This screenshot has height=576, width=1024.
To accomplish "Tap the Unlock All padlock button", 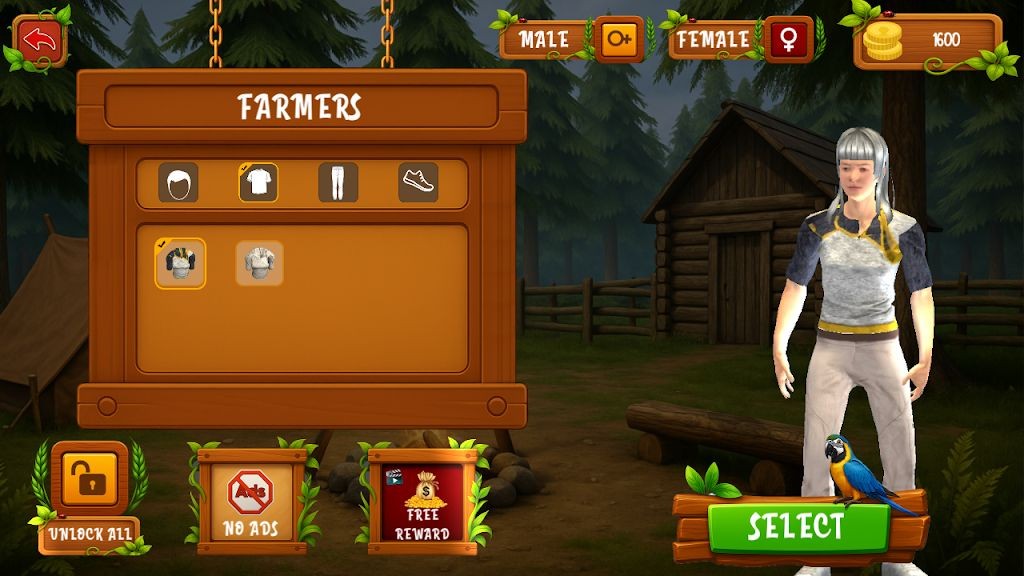I will pyautogui.click(x=90, y=479).
